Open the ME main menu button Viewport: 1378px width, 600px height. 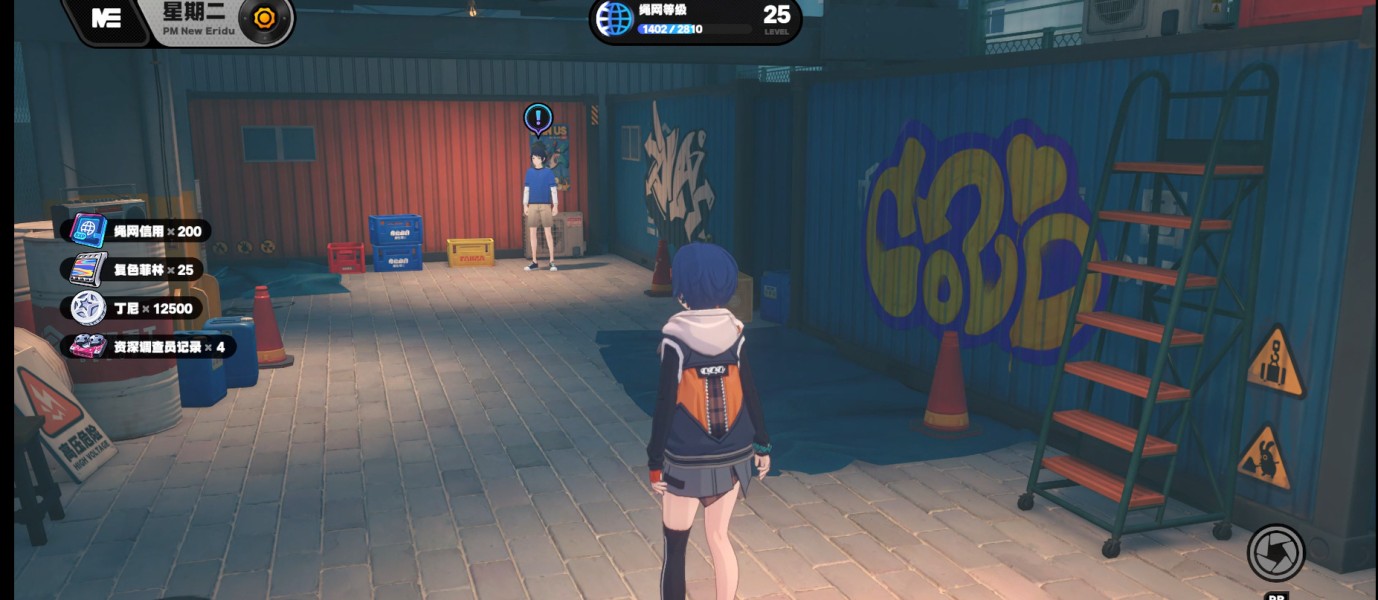(106, 18)
